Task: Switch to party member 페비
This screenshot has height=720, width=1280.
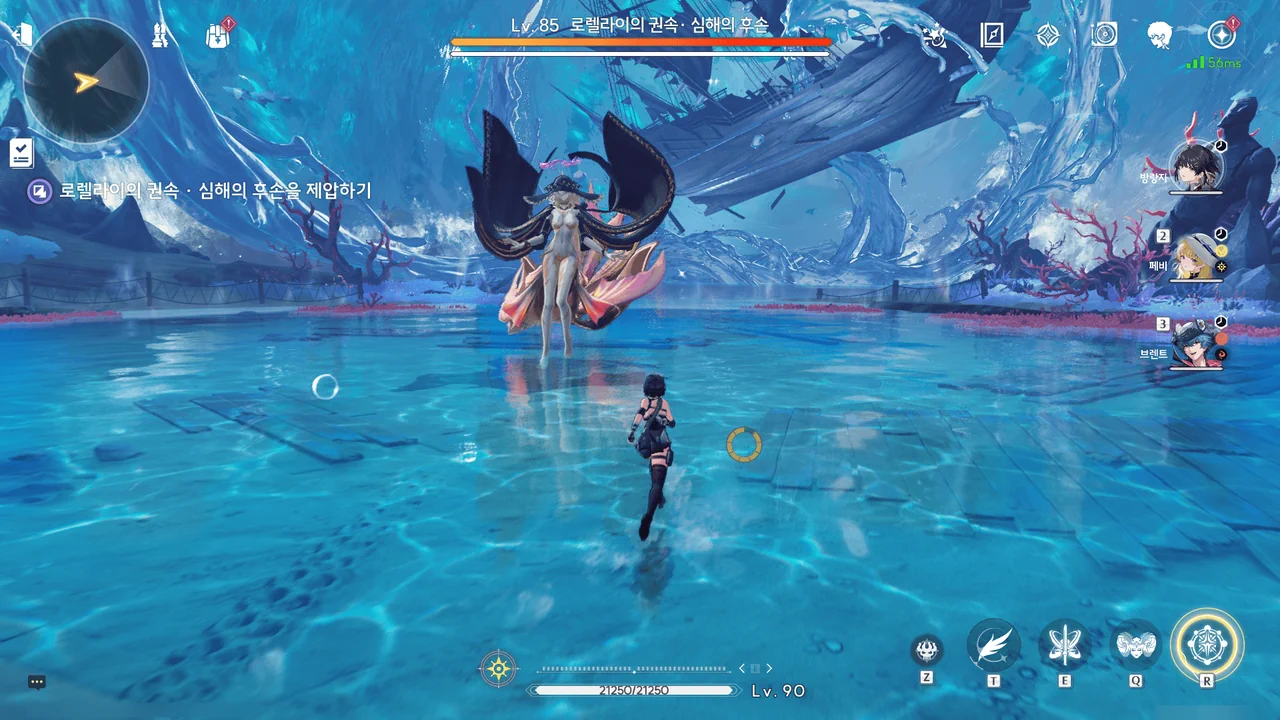Action: point(1197,257)
